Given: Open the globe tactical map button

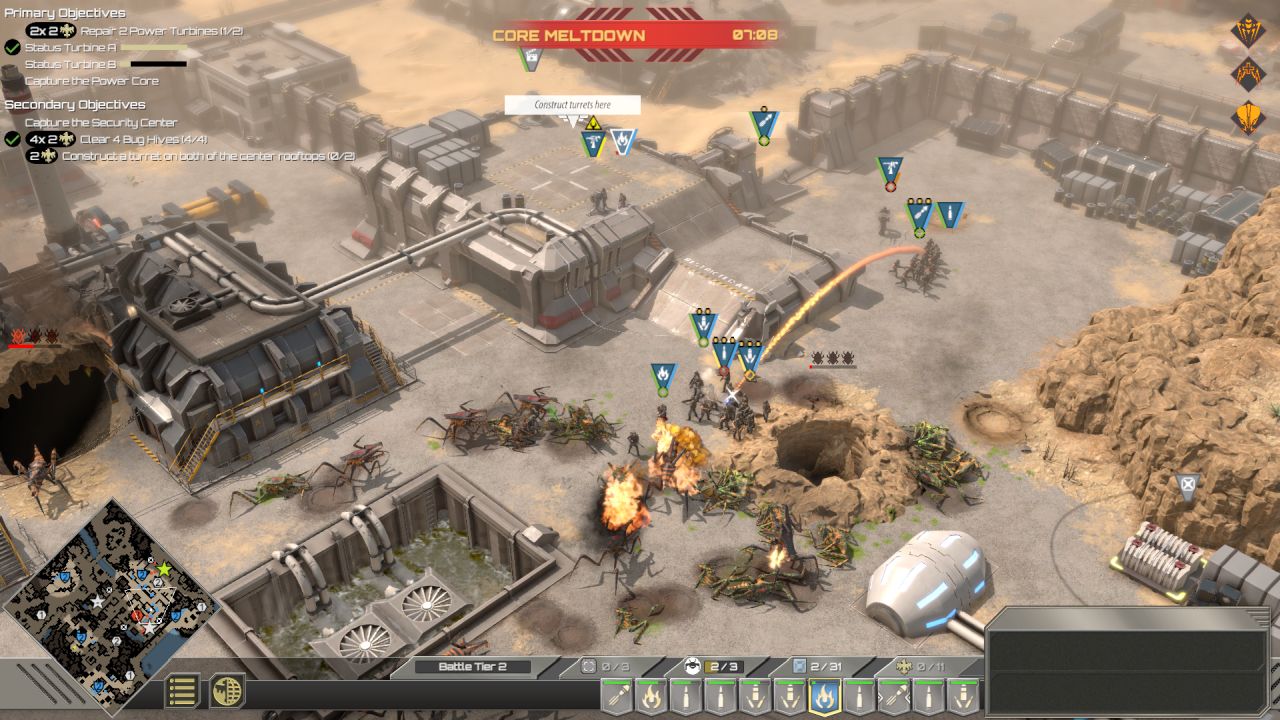Looking at the screenshot, I should pyautogui.click(x=227, y=691).
